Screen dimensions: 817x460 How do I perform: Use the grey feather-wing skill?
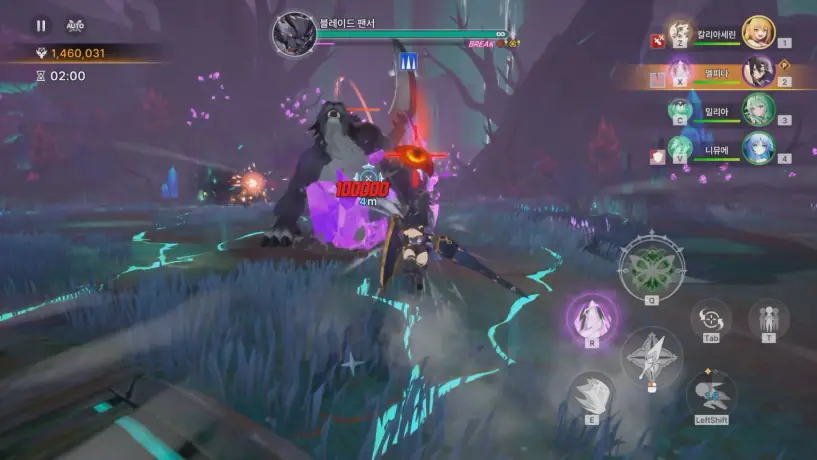pos(592,394)
